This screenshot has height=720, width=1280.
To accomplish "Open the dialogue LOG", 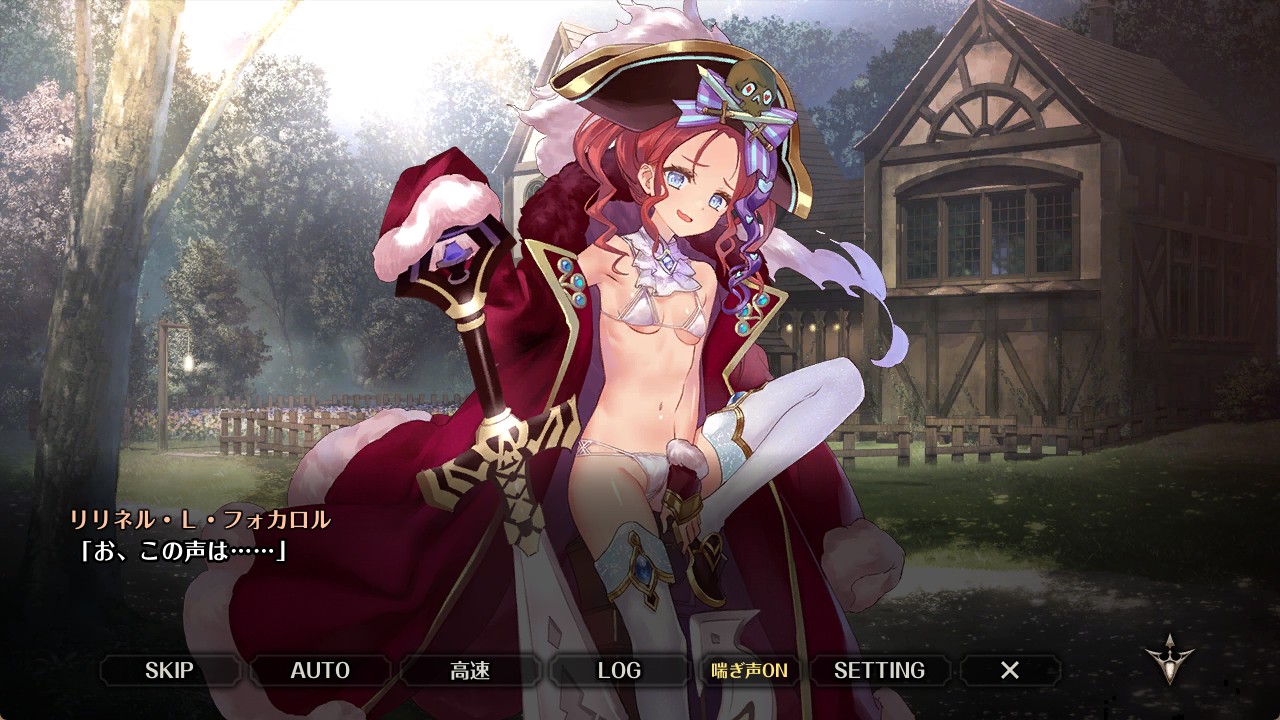I will [x=619, y=670].
